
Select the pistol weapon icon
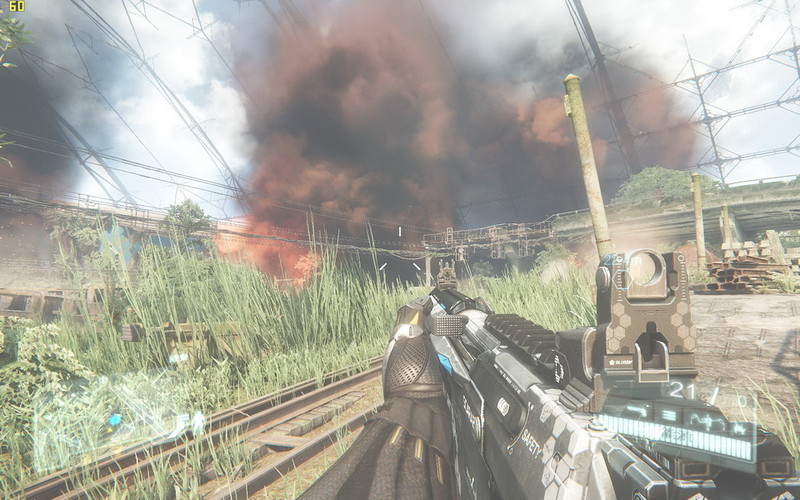(637, 411)
